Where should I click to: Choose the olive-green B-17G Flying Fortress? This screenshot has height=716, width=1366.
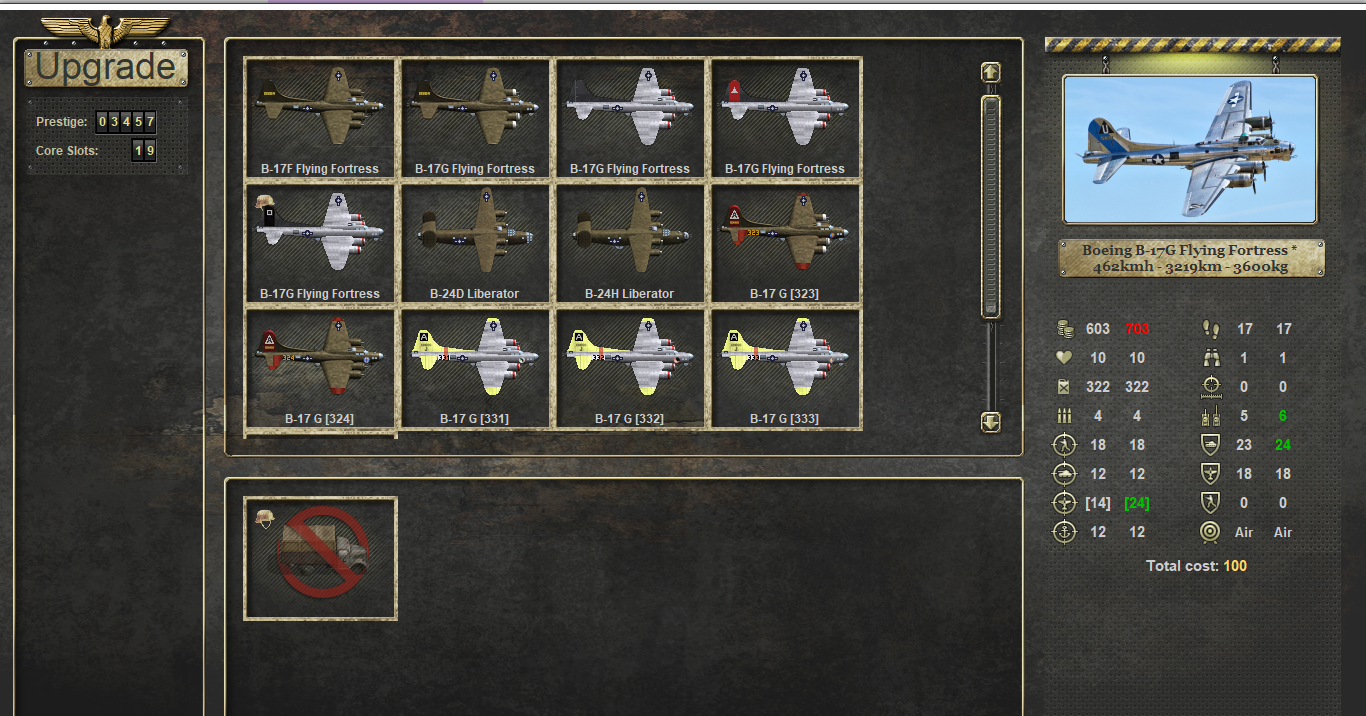point(475,117)
